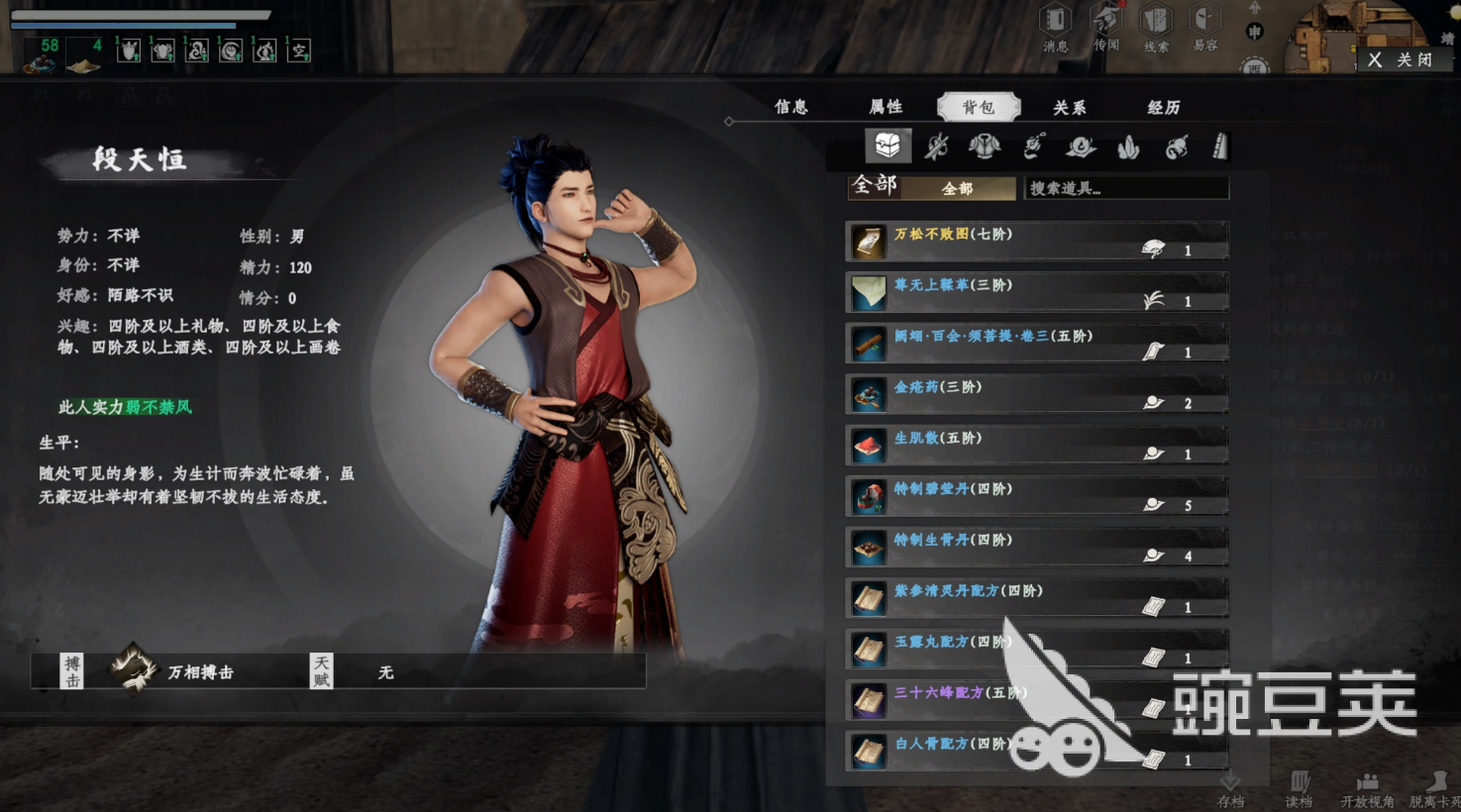Select the 生肌散 (五阶) item
The image size is (1461, 812).
click(1036, 446)
